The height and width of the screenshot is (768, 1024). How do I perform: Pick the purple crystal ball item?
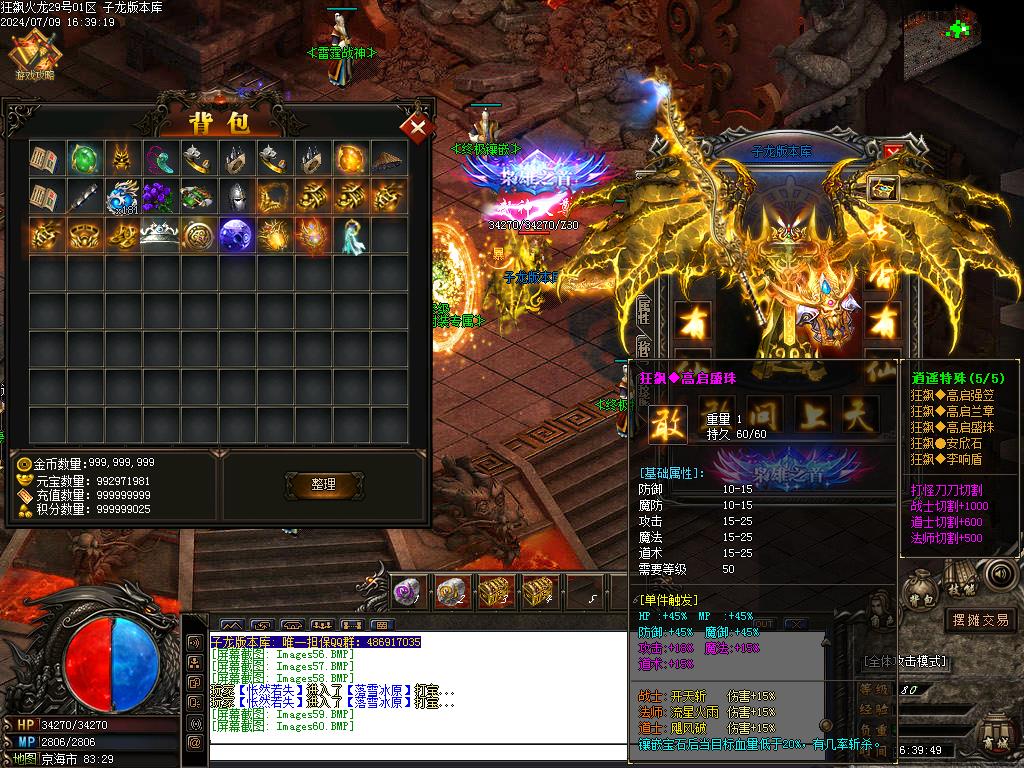(x=237, y=235)
